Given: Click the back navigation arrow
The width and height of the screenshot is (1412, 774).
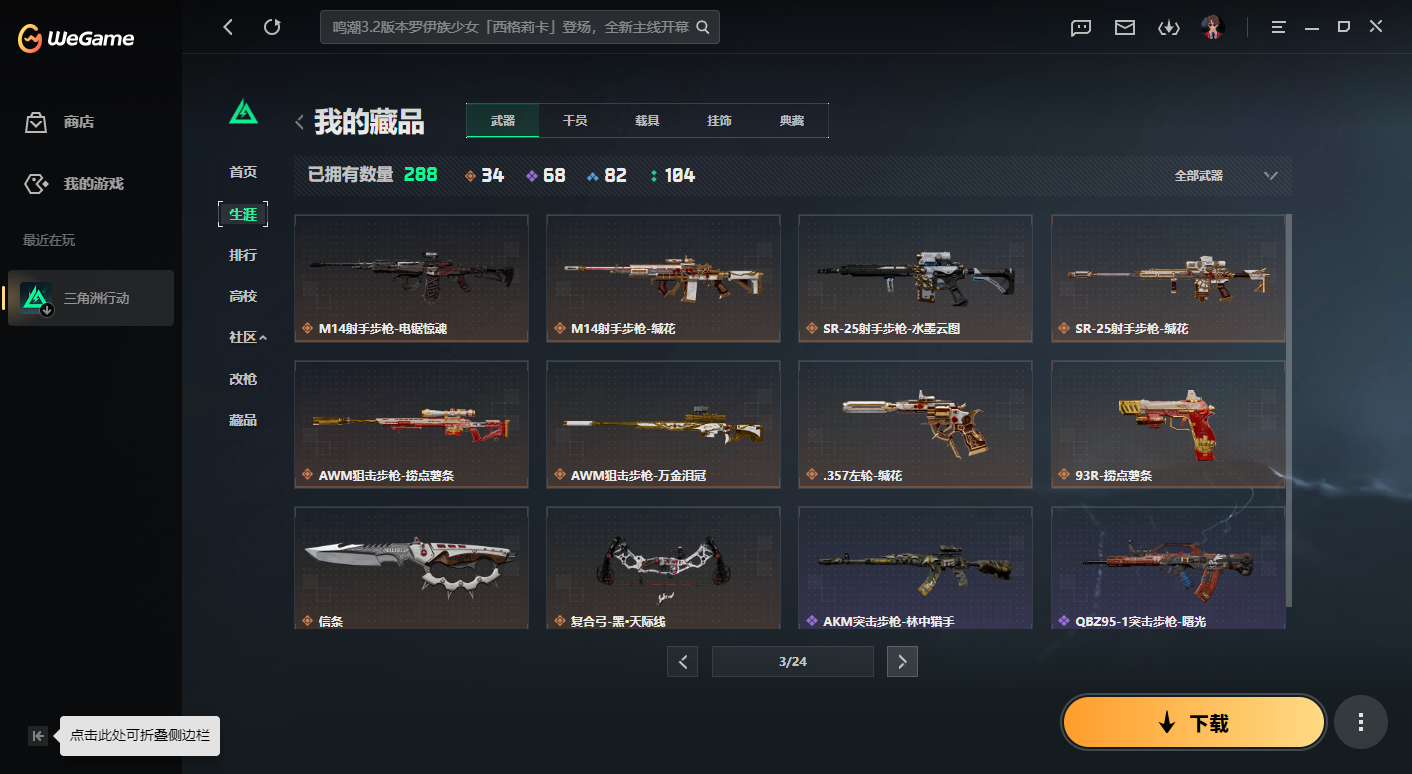Looking at the screenshot, I should [227, 27].
